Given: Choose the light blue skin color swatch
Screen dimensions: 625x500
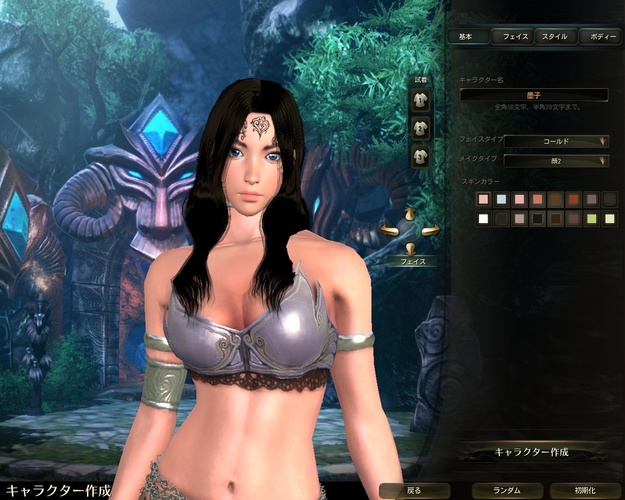Looking at the screenshot, I should [502, 200].
